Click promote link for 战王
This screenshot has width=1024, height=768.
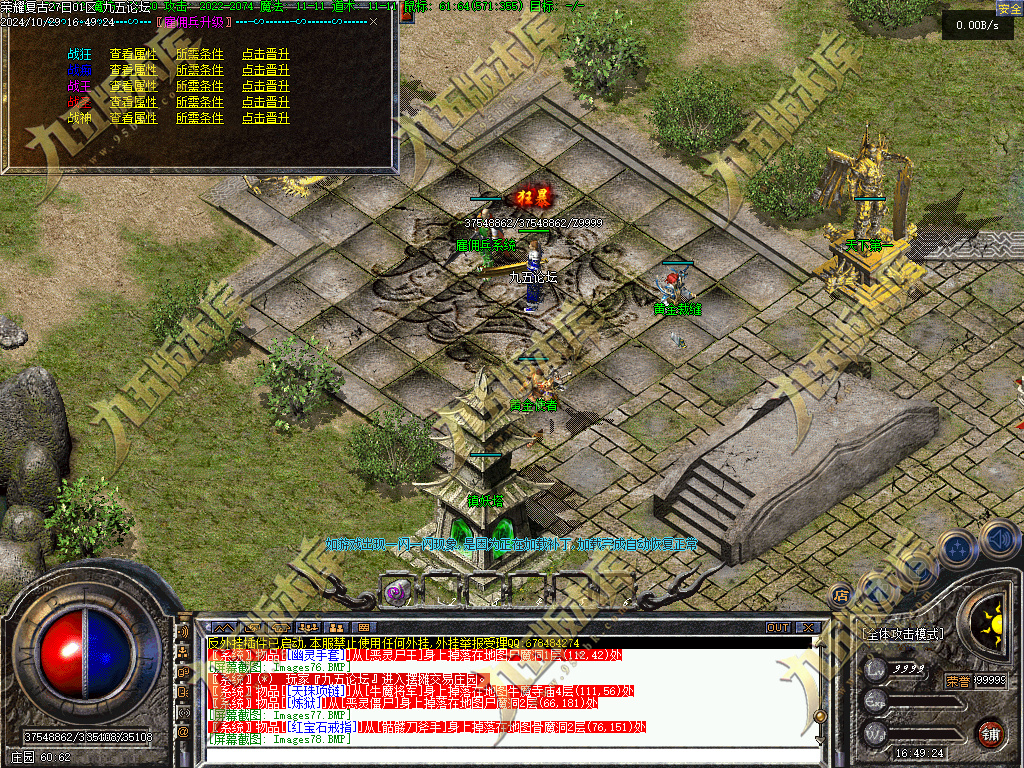[x=265, y=86]
